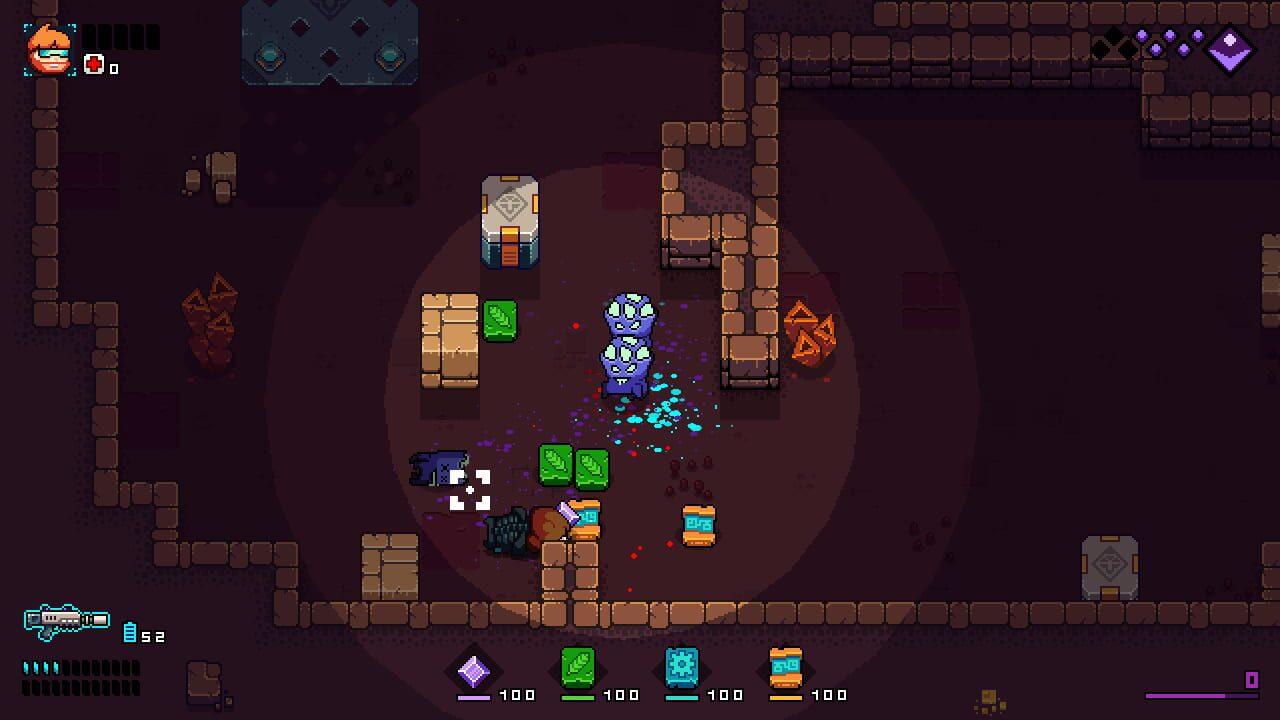
Task: Click the battery ammo icon showing 52
Action: point(130,631)
